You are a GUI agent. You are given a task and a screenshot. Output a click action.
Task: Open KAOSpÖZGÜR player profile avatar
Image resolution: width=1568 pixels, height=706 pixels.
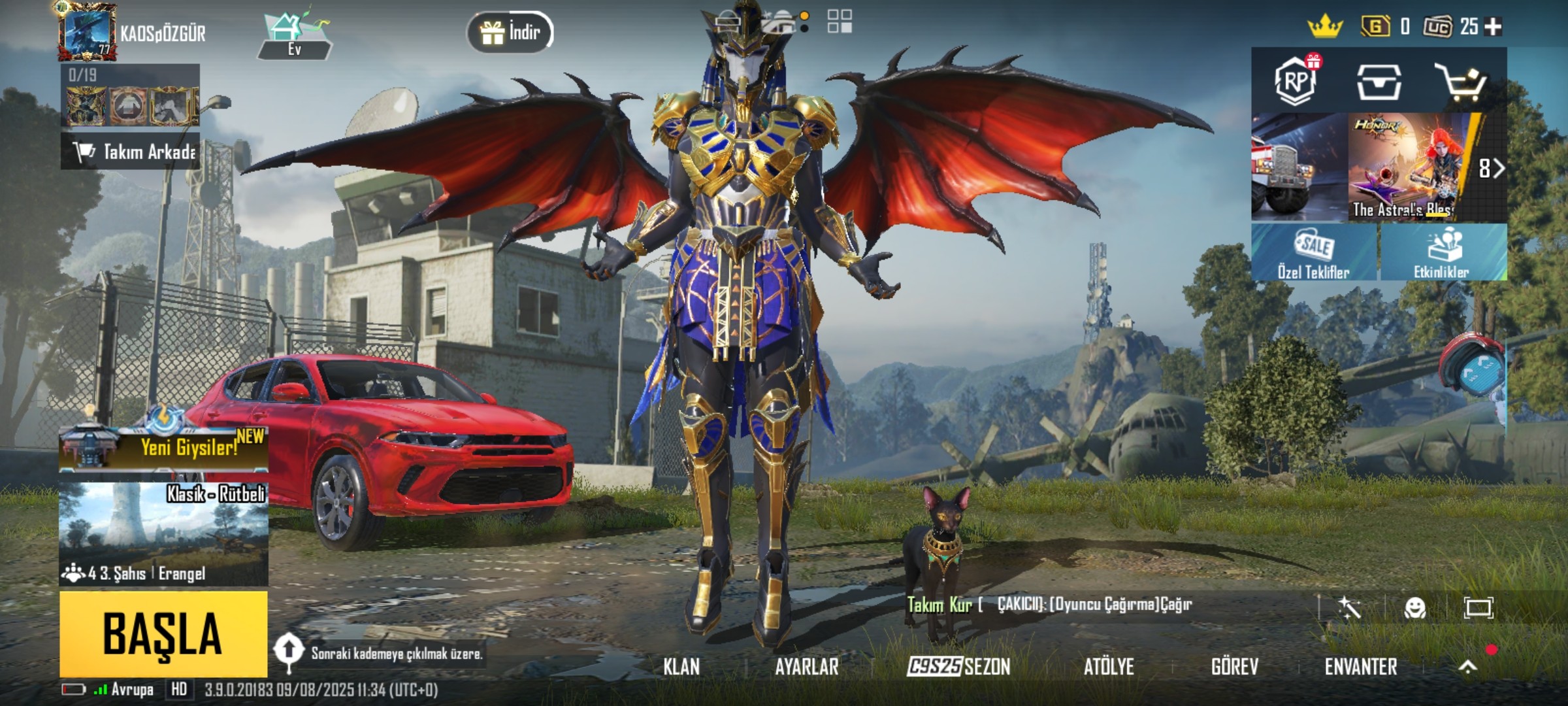point(88,32)
